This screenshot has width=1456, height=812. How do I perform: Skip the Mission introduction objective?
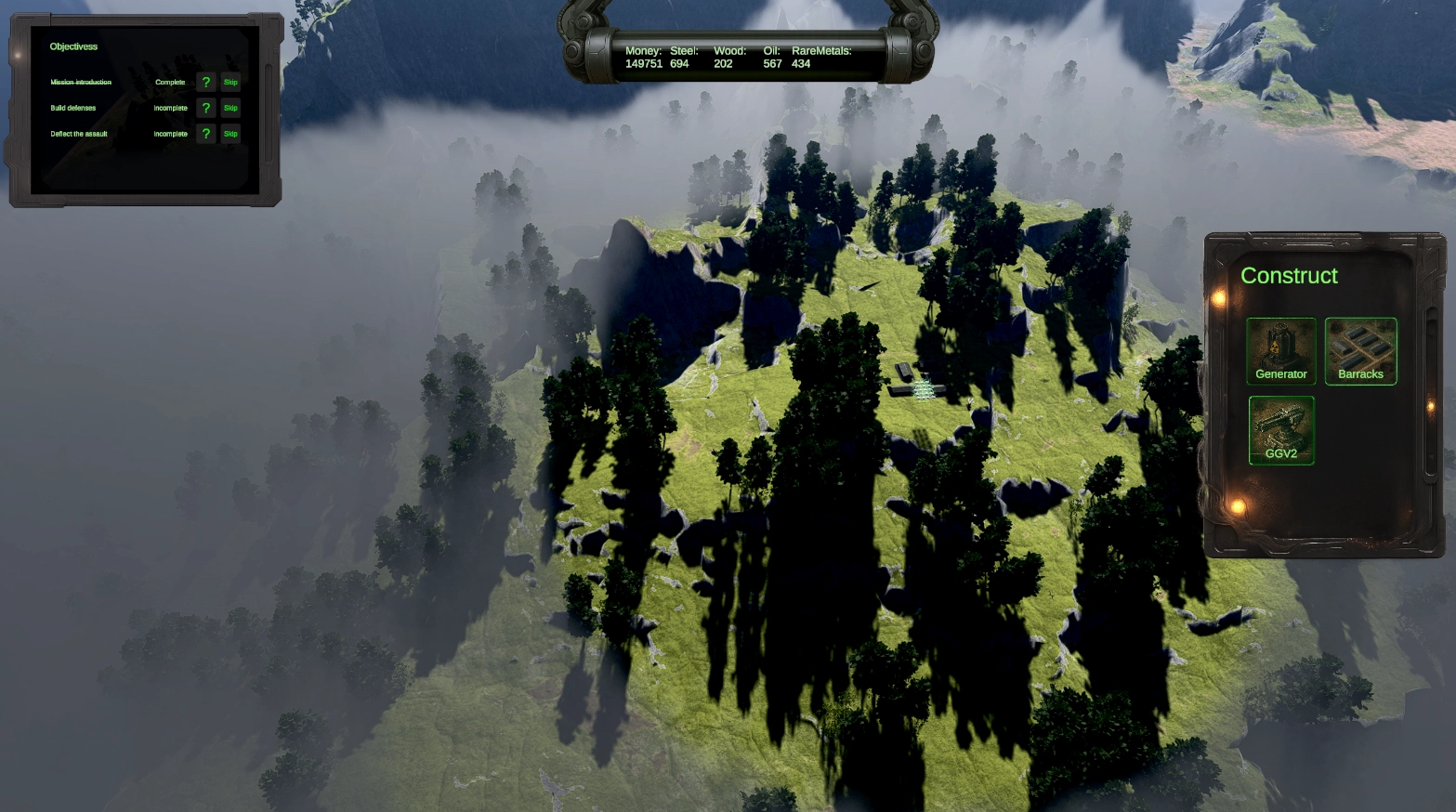(230, 83)
